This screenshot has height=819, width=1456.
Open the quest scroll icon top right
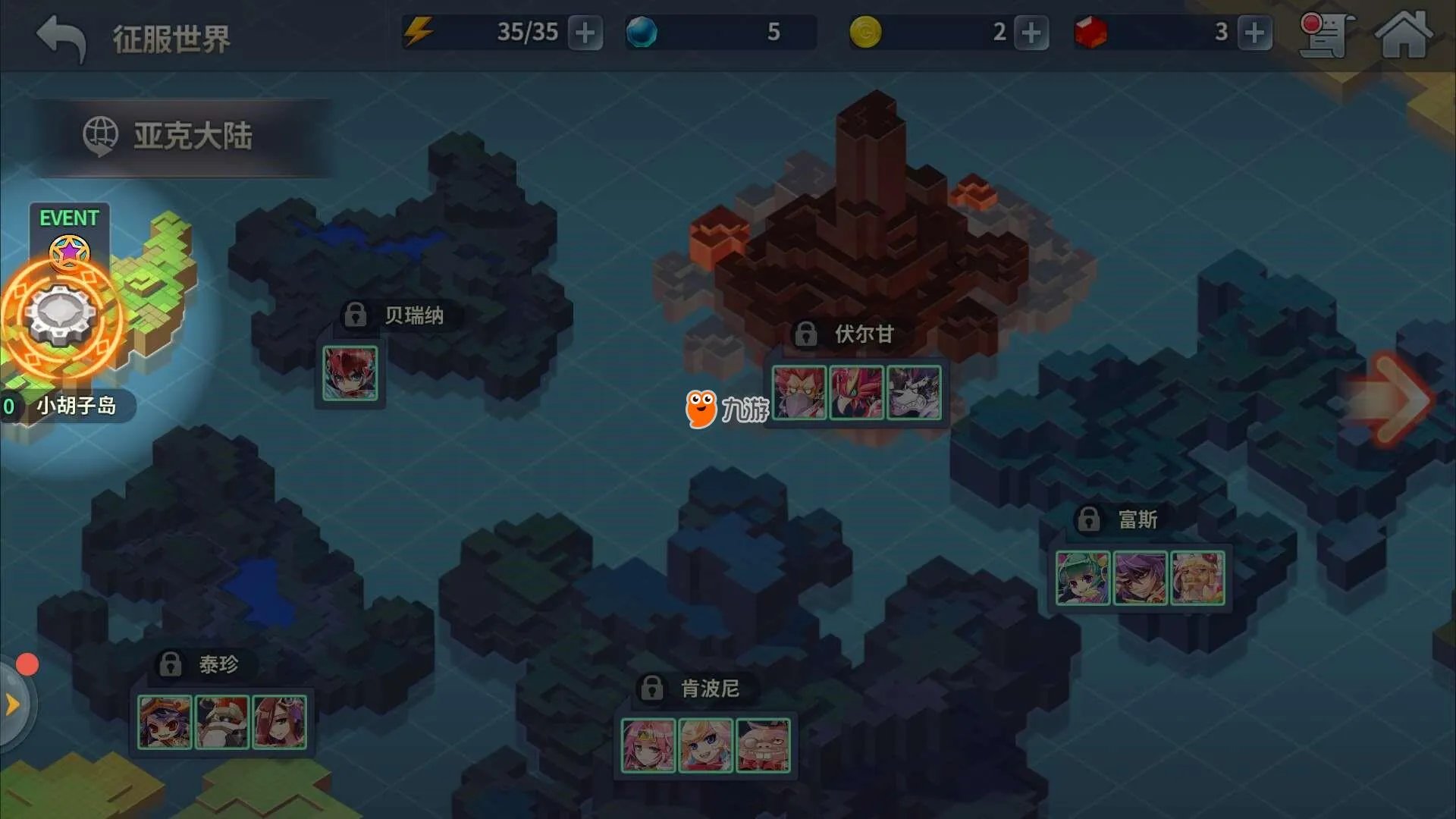(1323, 34)
